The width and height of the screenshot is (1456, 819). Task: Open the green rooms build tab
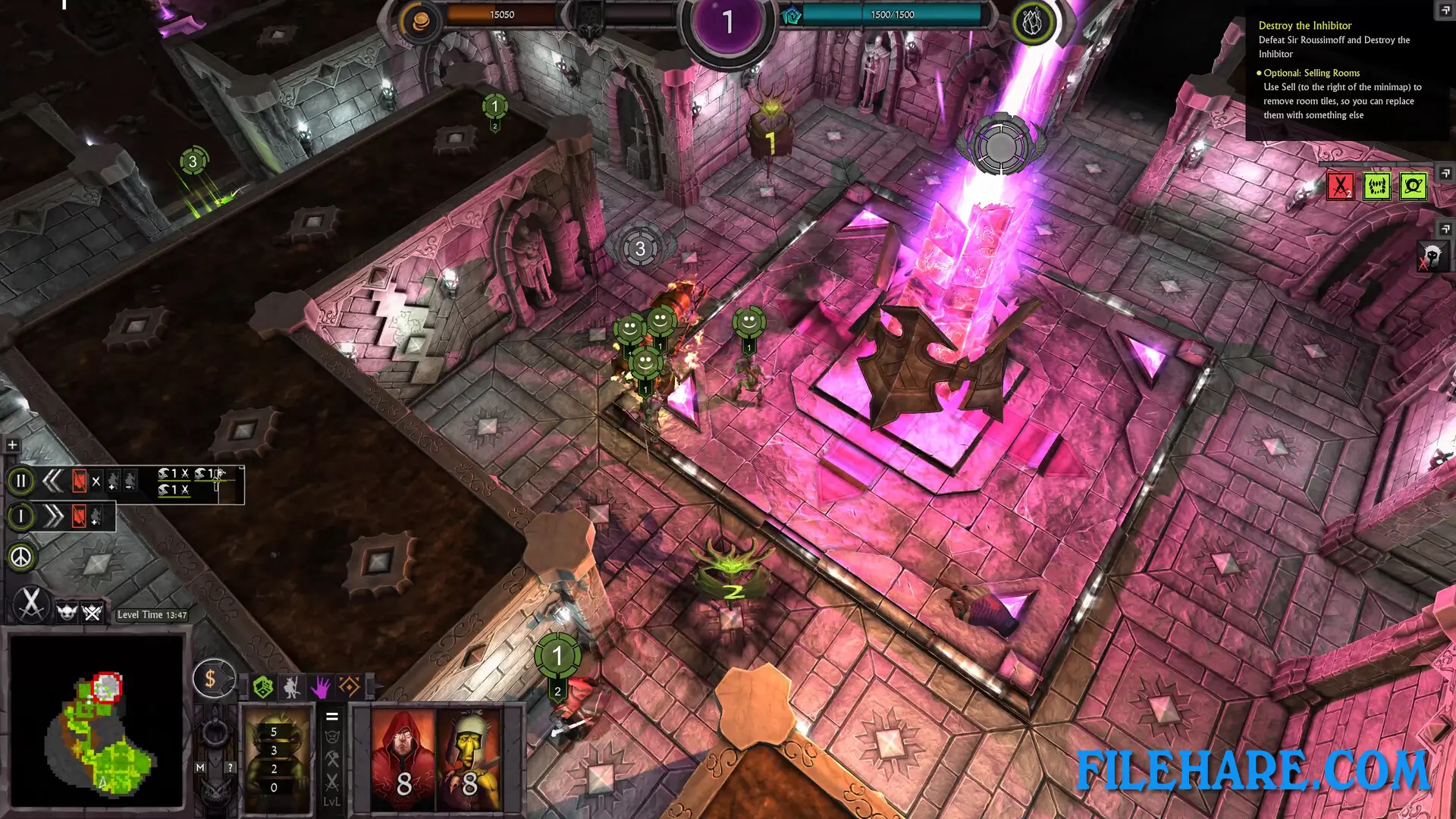[263, 687]
